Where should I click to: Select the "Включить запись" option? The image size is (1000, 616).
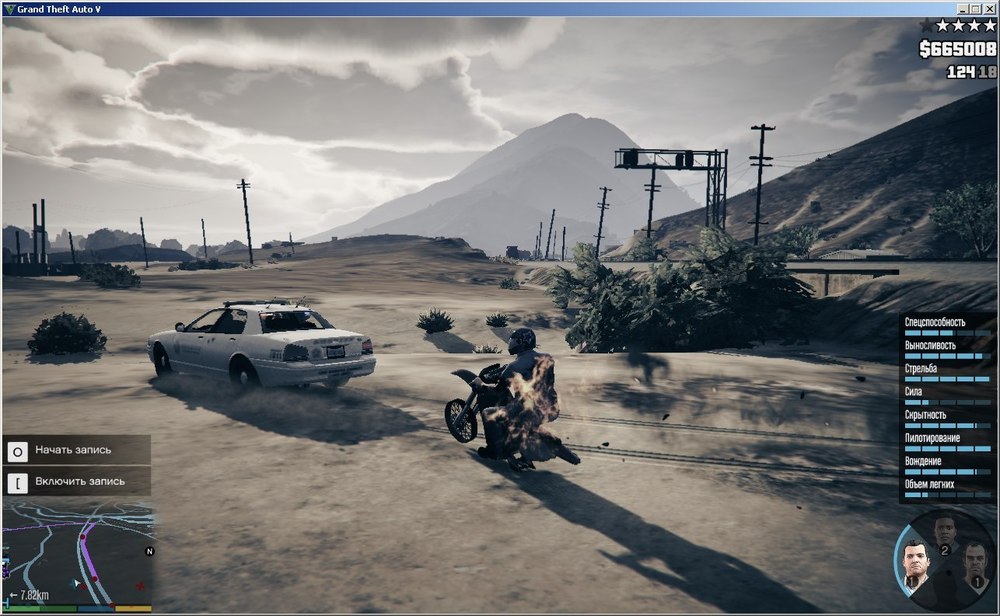click(76, 481)
